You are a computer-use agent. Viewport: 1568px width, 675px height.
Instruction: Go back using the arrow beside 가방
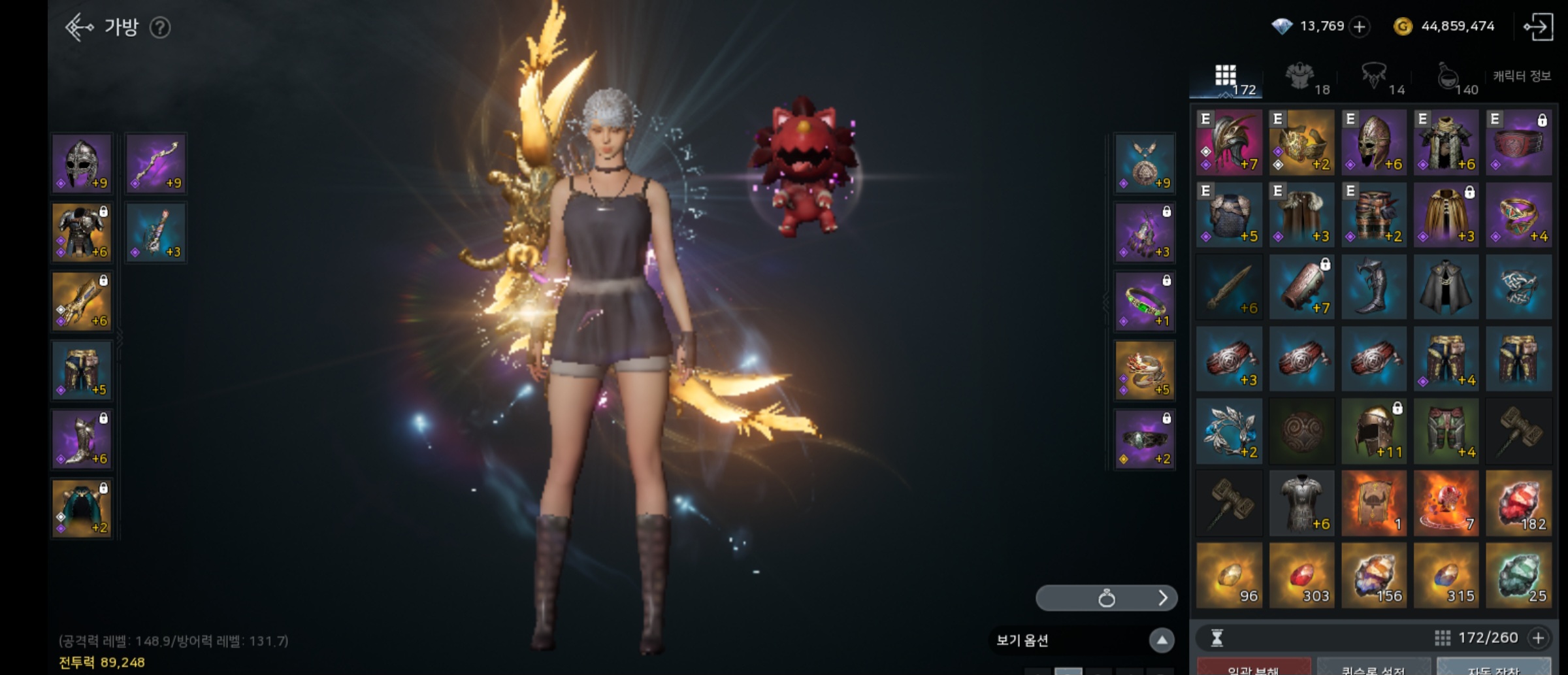pyautogui.click(x=79, y=27)
